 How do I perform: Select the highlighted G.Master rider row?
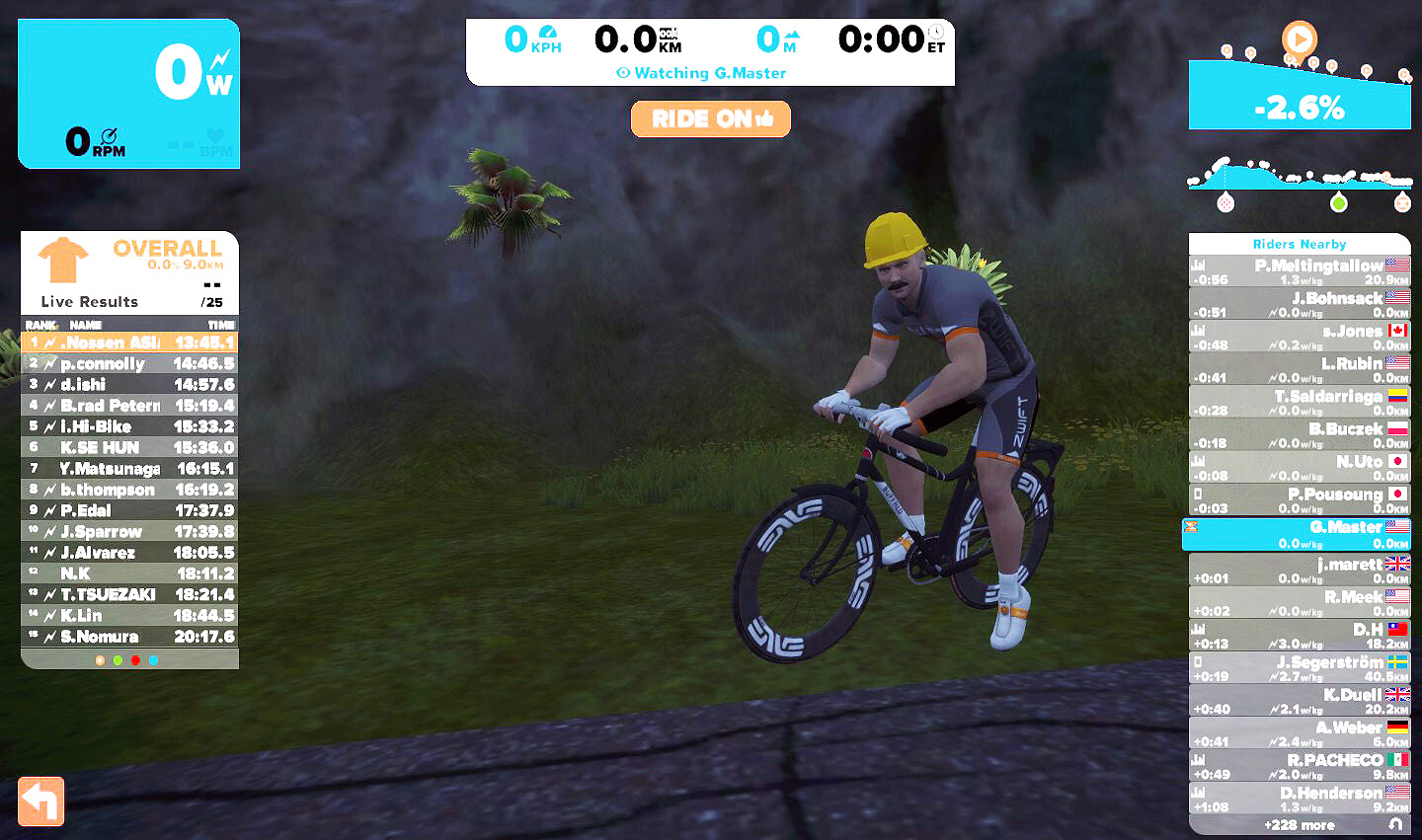(x=1300, y=534)
